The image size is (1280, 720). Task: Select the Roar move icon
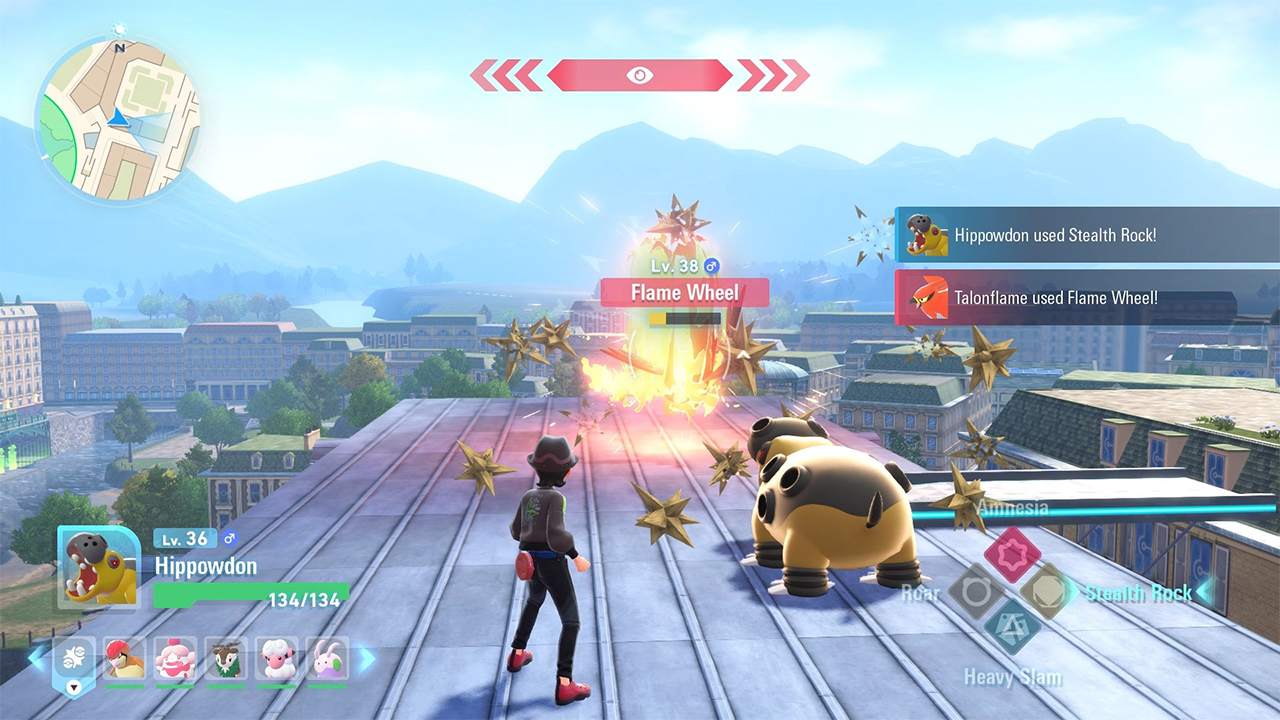(x=973, y=592)
